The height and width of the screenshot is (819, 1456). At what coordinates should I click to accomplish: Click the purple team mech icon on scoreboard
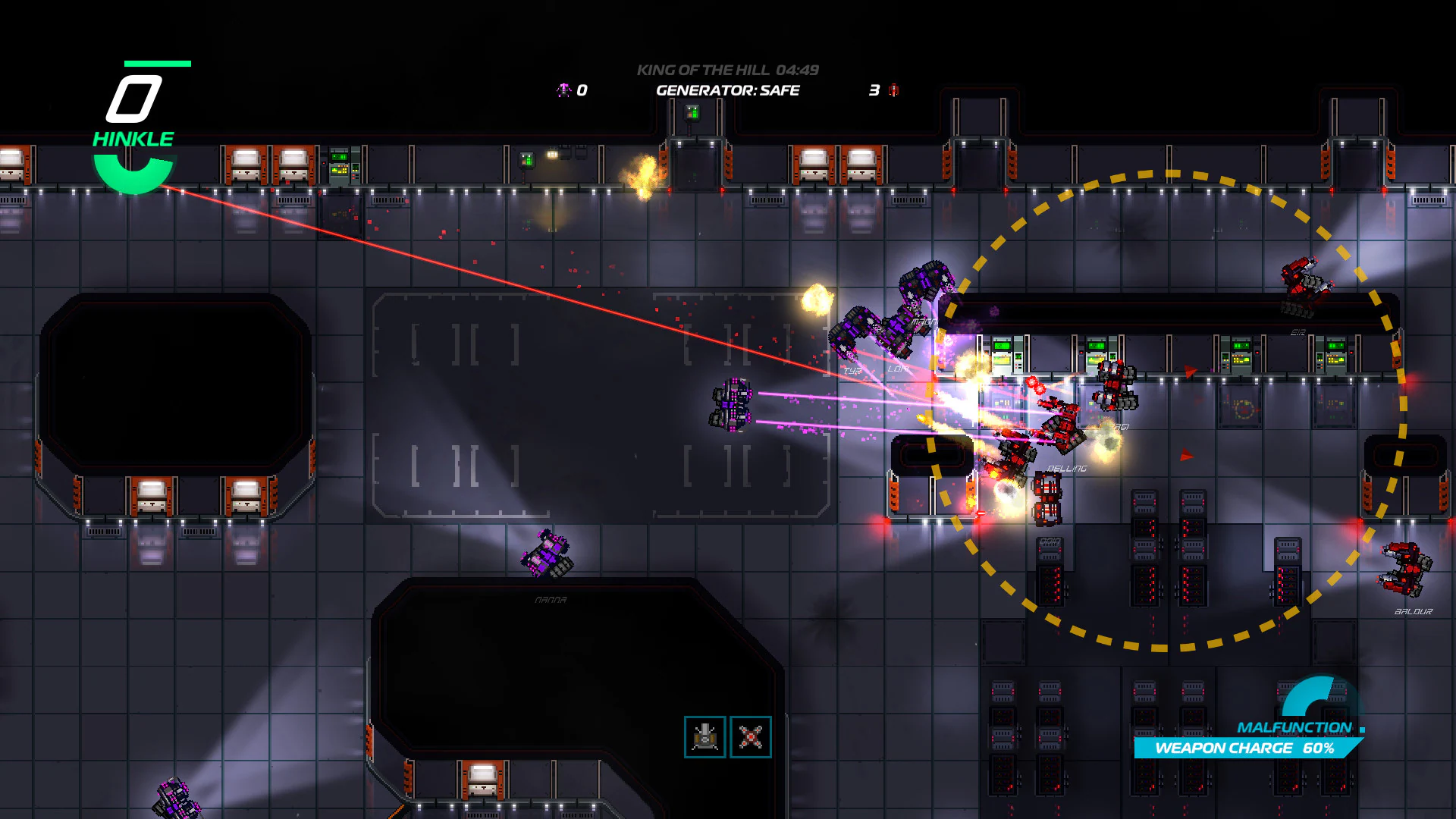[563, 90]
